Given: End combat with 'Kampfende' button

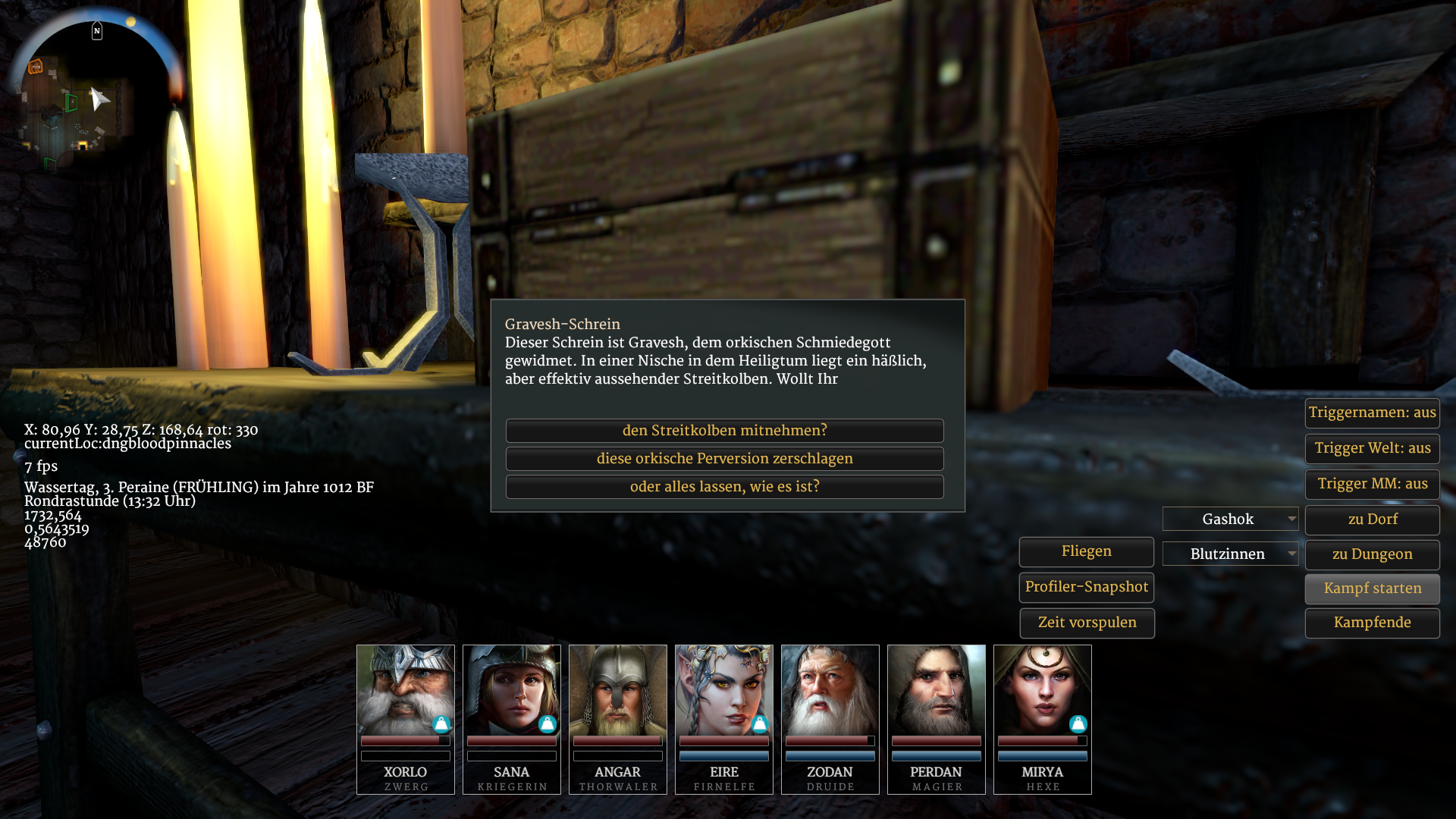Looking at the screenshot, I should [1372, 623].
